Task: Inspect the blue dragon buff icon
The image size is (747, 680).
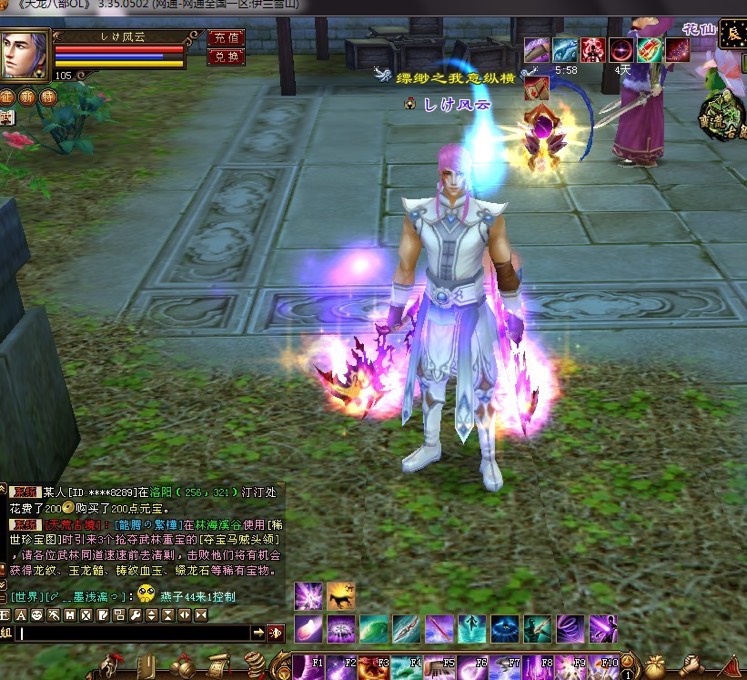Action: point(566,49)
